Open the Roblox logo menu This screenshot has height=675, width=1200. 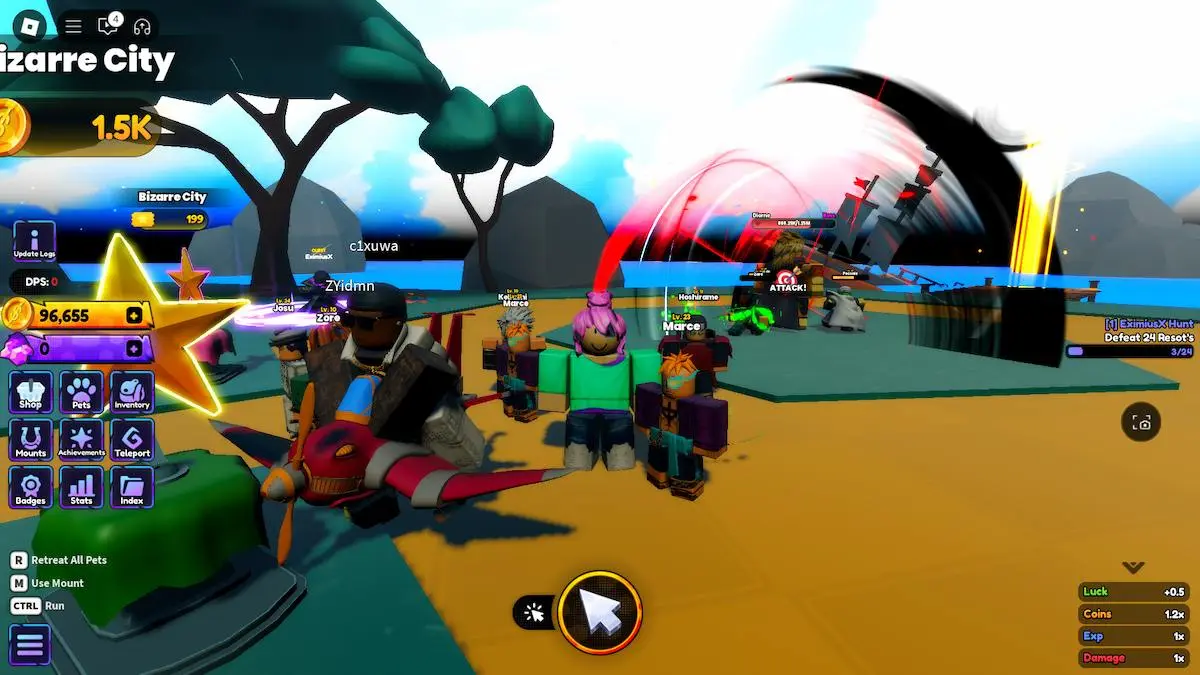[32, 26]
